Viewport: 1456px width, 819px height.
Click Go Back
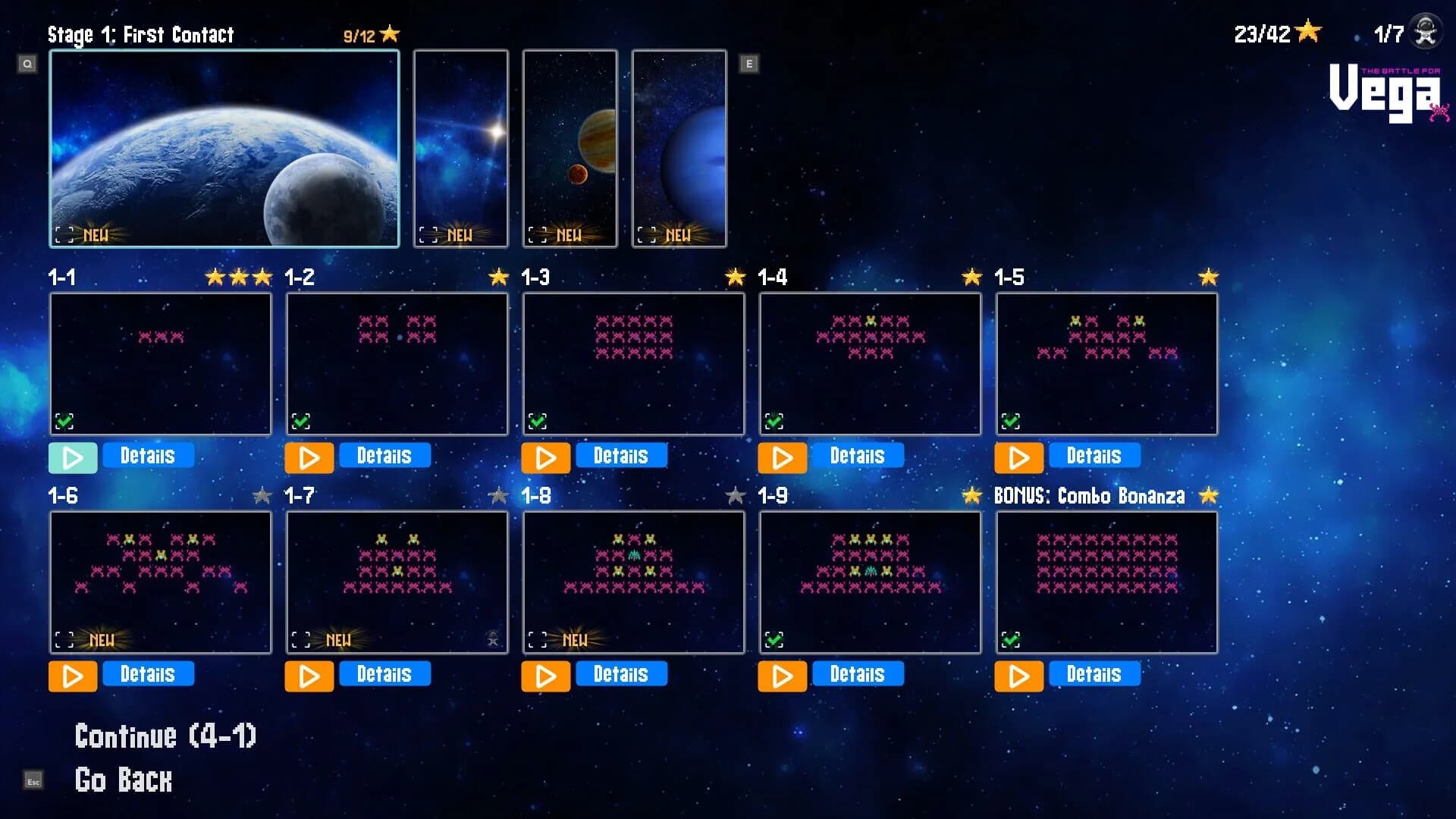pyautogui.click(x=123, y=780)
